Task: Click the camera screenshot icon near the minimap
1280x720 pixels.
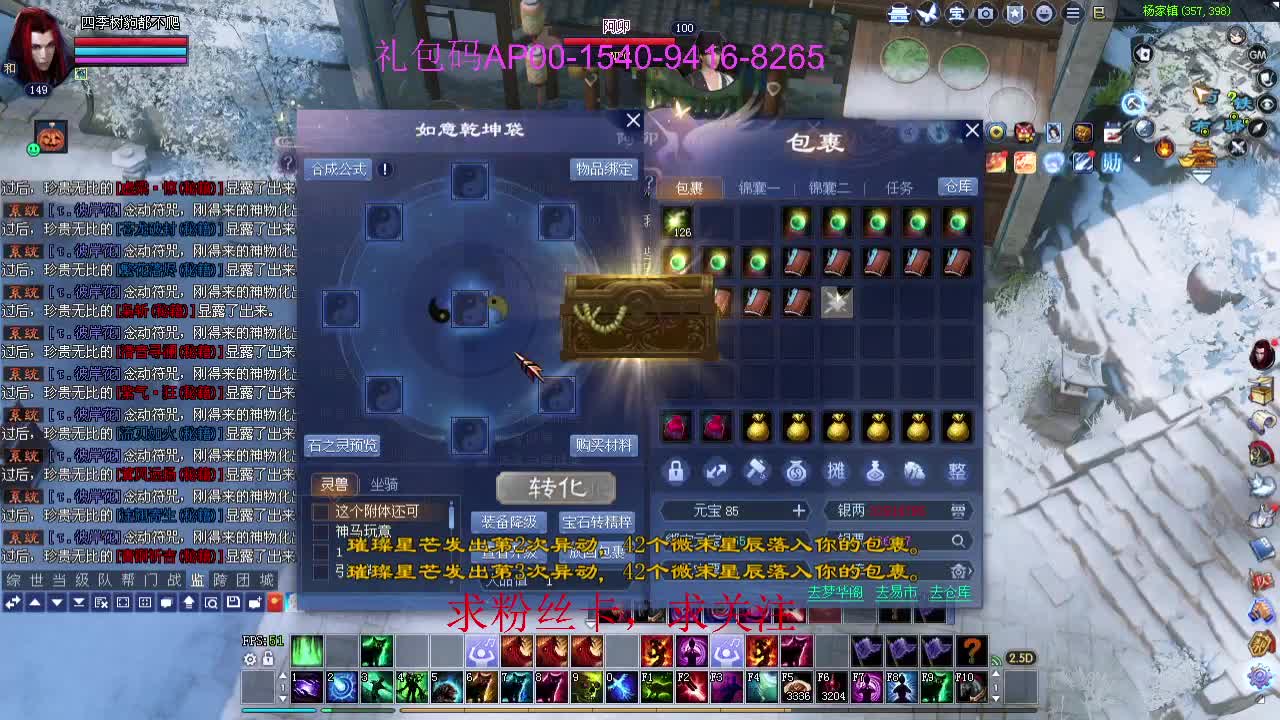Action: point(985,13)
